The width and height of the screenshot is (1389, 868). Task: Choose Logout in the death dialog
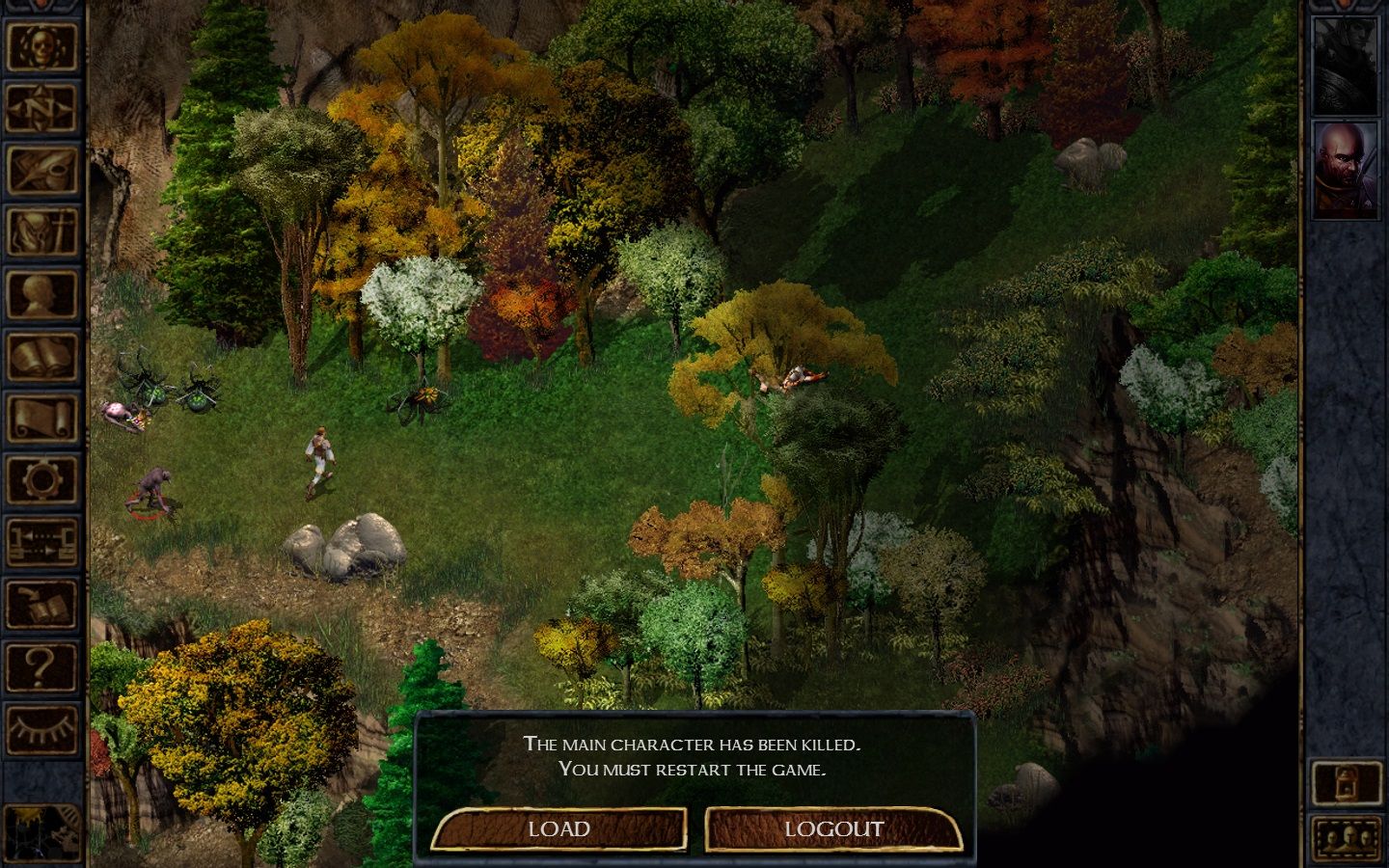tap(833, 829)
